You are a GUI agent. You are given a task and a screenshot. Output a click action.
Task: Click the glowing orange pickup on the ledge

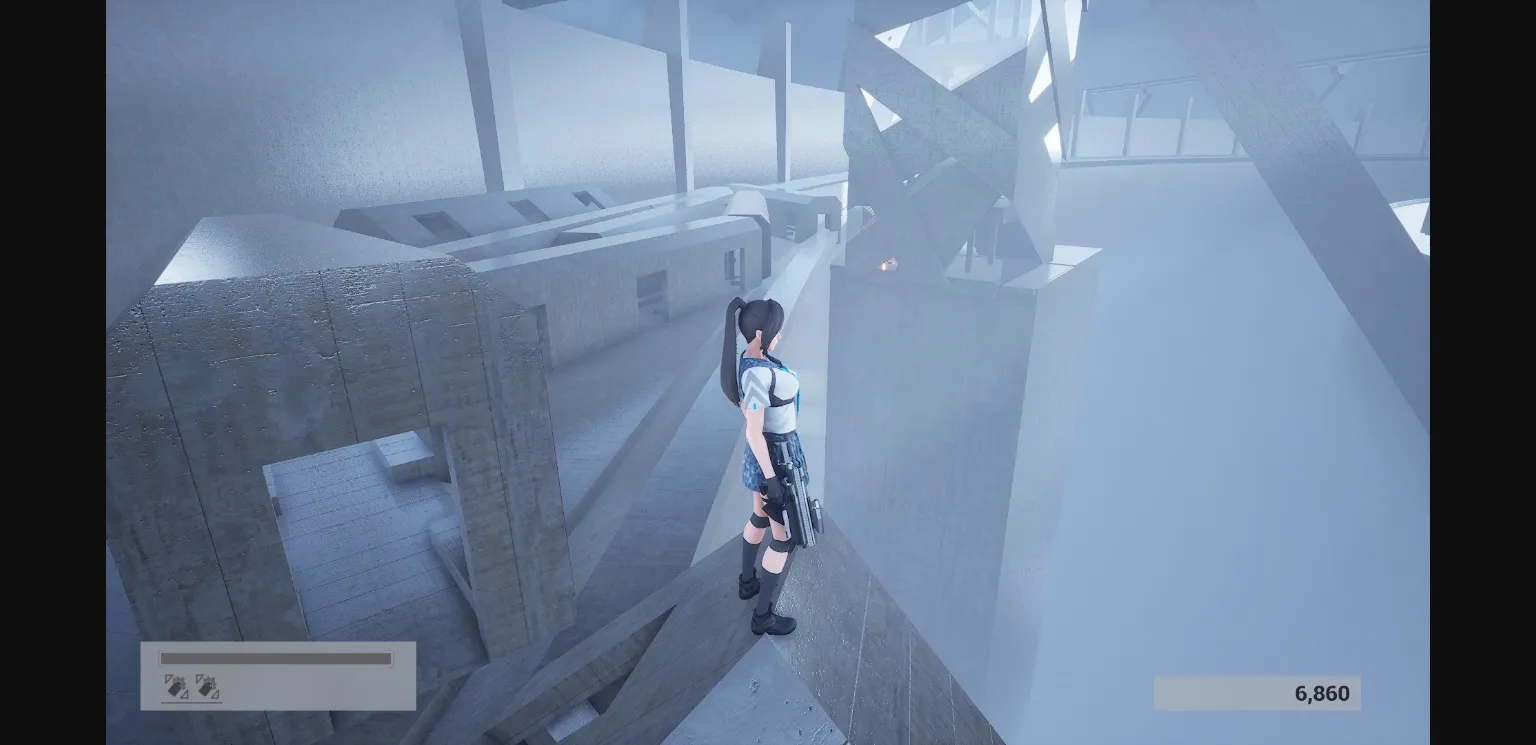tap(888, 263)
